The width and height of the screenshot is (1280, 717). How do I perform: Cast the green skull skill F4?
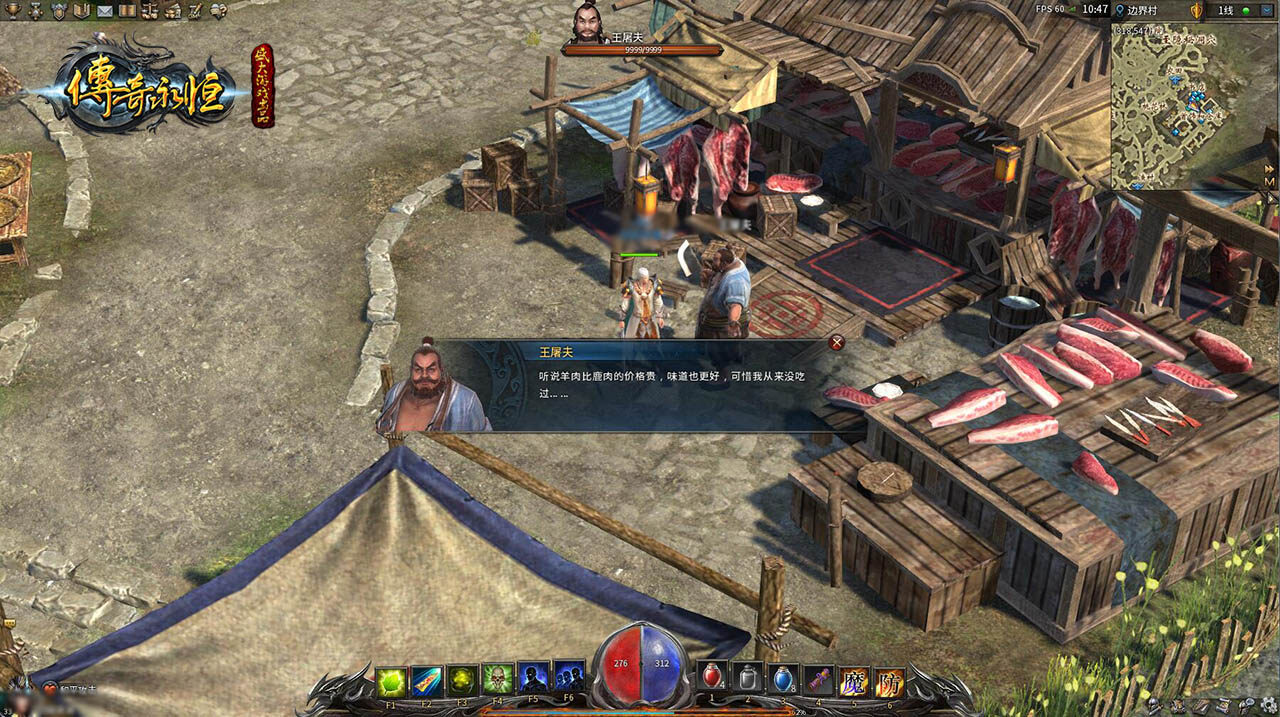pyautogui.click(x=497, y=680)
